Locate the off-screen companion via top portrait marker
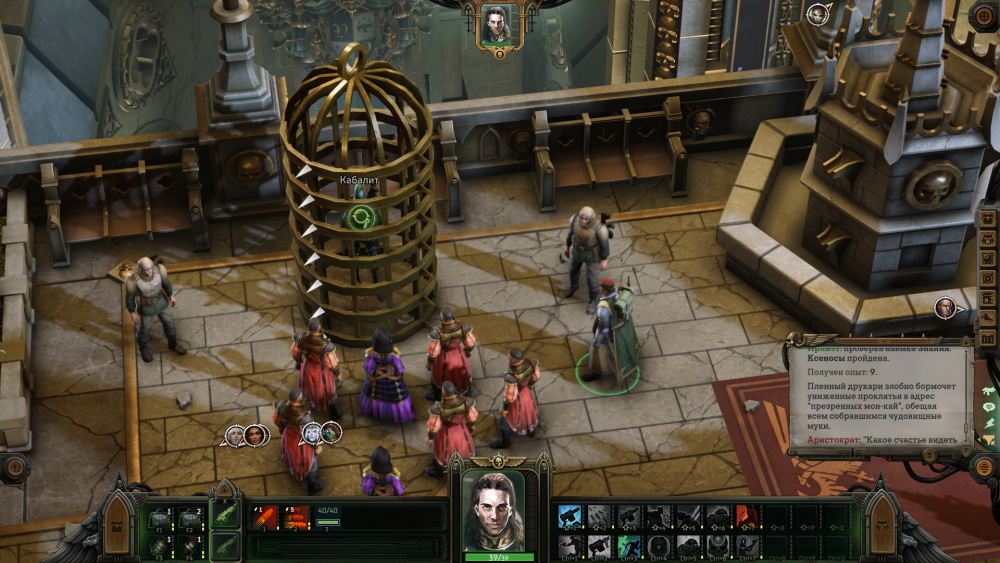Image resolution: width=1000 pixels, height=563 pixels. (x=819, y=14)
